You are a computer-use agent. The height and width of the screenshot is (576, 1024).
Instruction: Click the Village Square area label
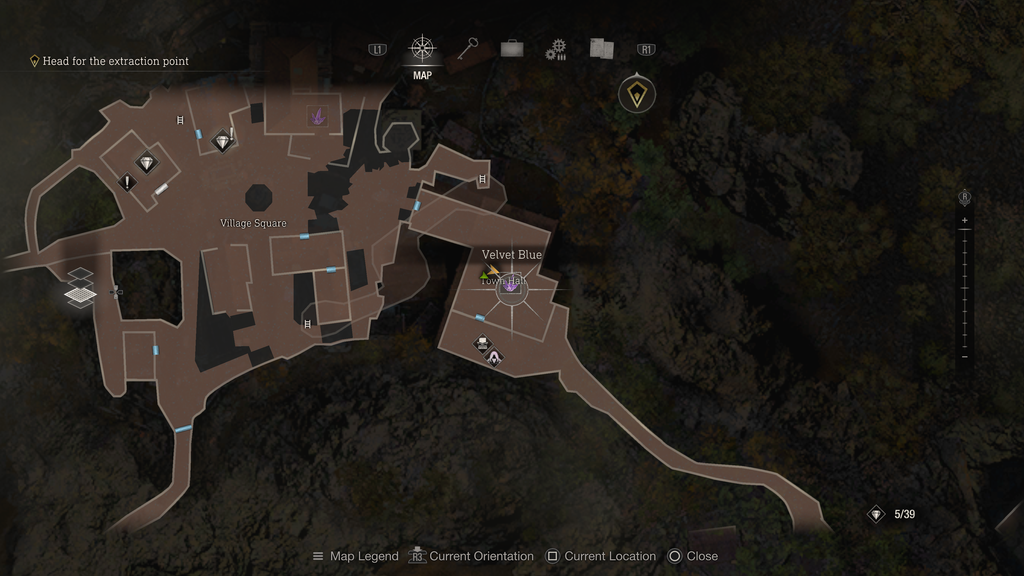point(253,223)
